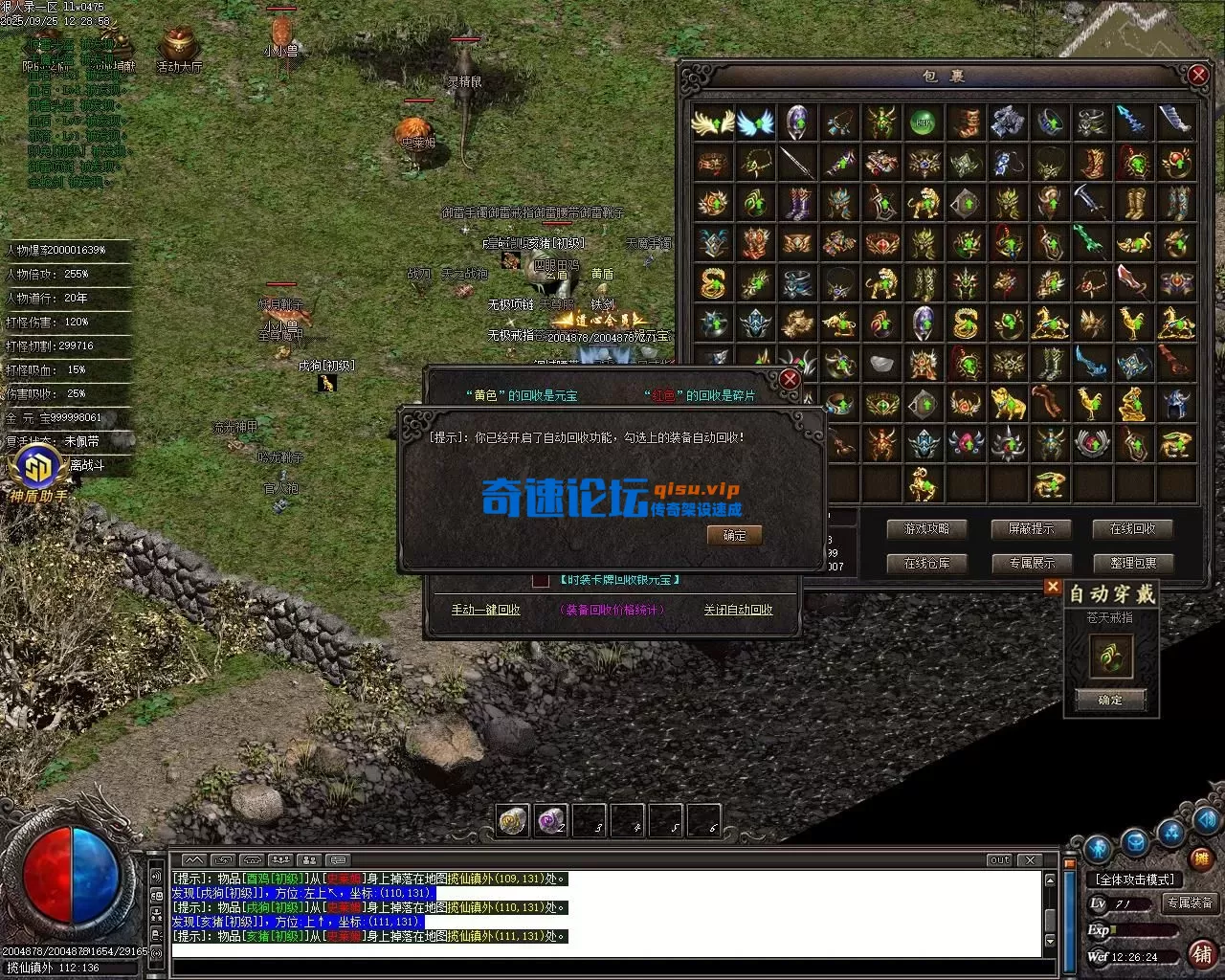Open the 在线仓库 online warehouse
The width and height of the screenshot is (1225, 980).
925,563
